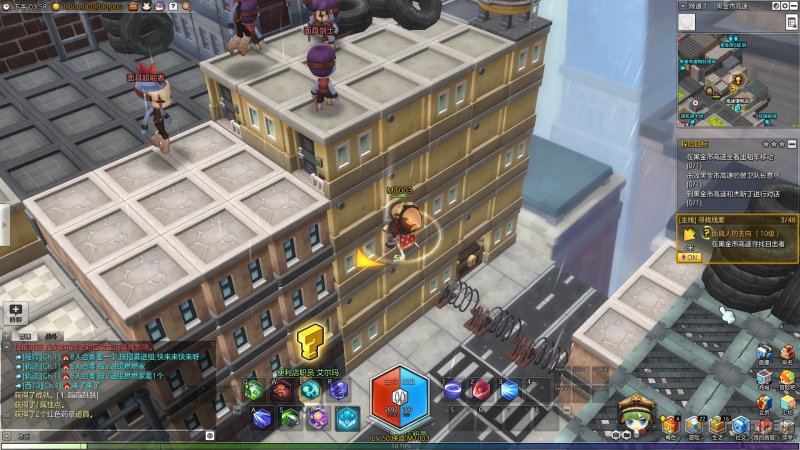Open the minimap of the city highway
Viewport: 800px width, 450px height.
pyautogui.click(x=737, y=82)
